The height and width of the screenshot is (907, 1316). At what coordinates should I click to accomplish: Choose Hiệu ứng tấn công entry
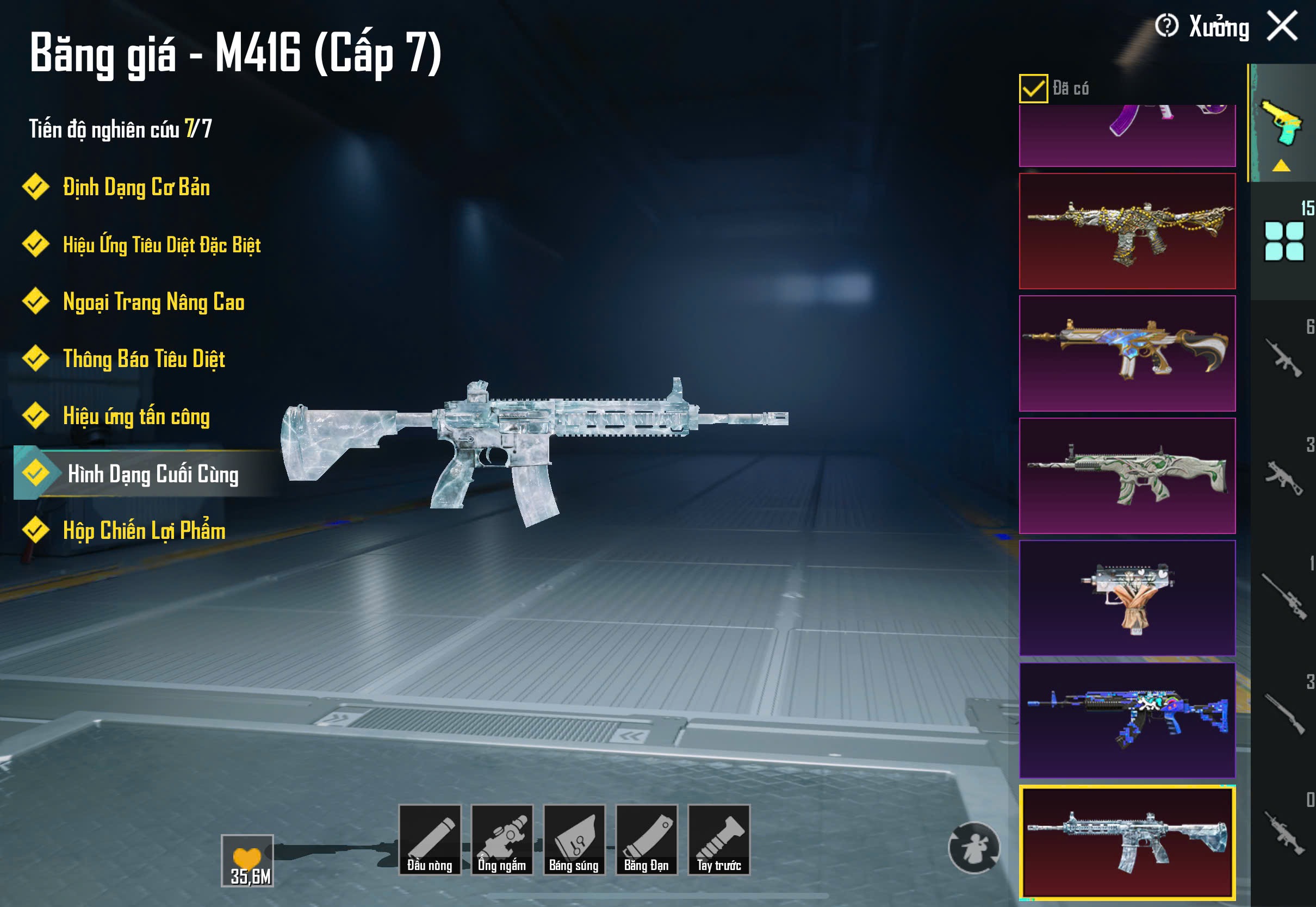pos(136,417)
